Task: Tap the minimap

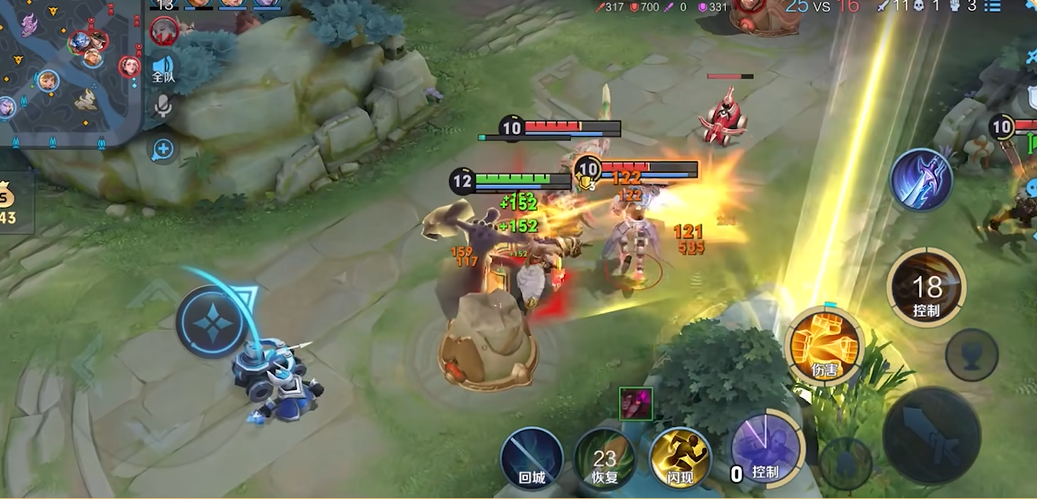Action: [70, 72]
